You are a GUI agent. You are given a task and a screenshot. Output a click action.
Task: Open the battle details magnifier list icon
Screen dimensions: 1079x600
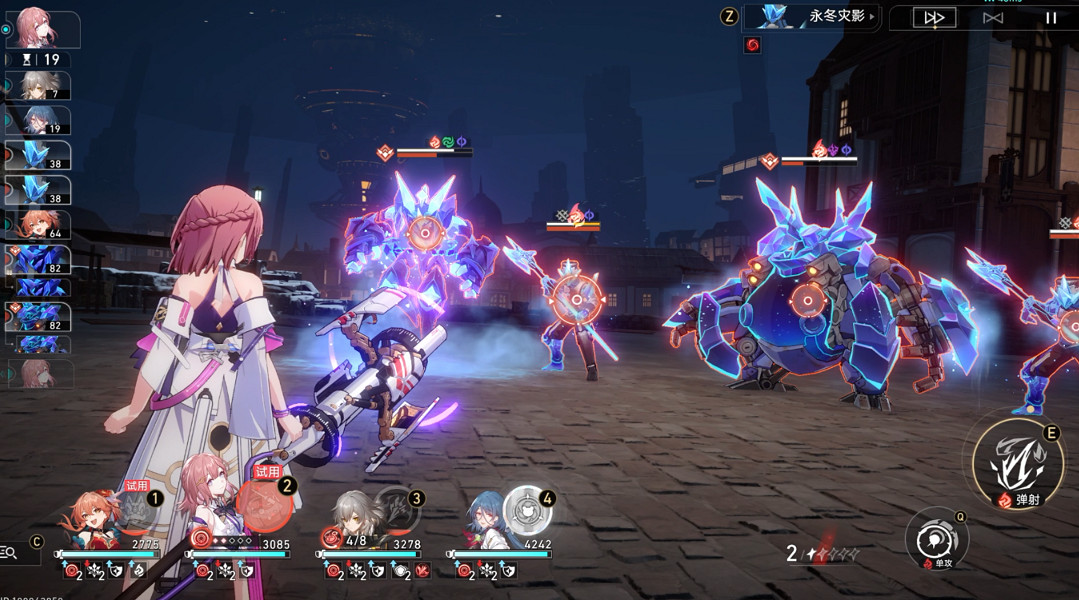tap(9, 552)
